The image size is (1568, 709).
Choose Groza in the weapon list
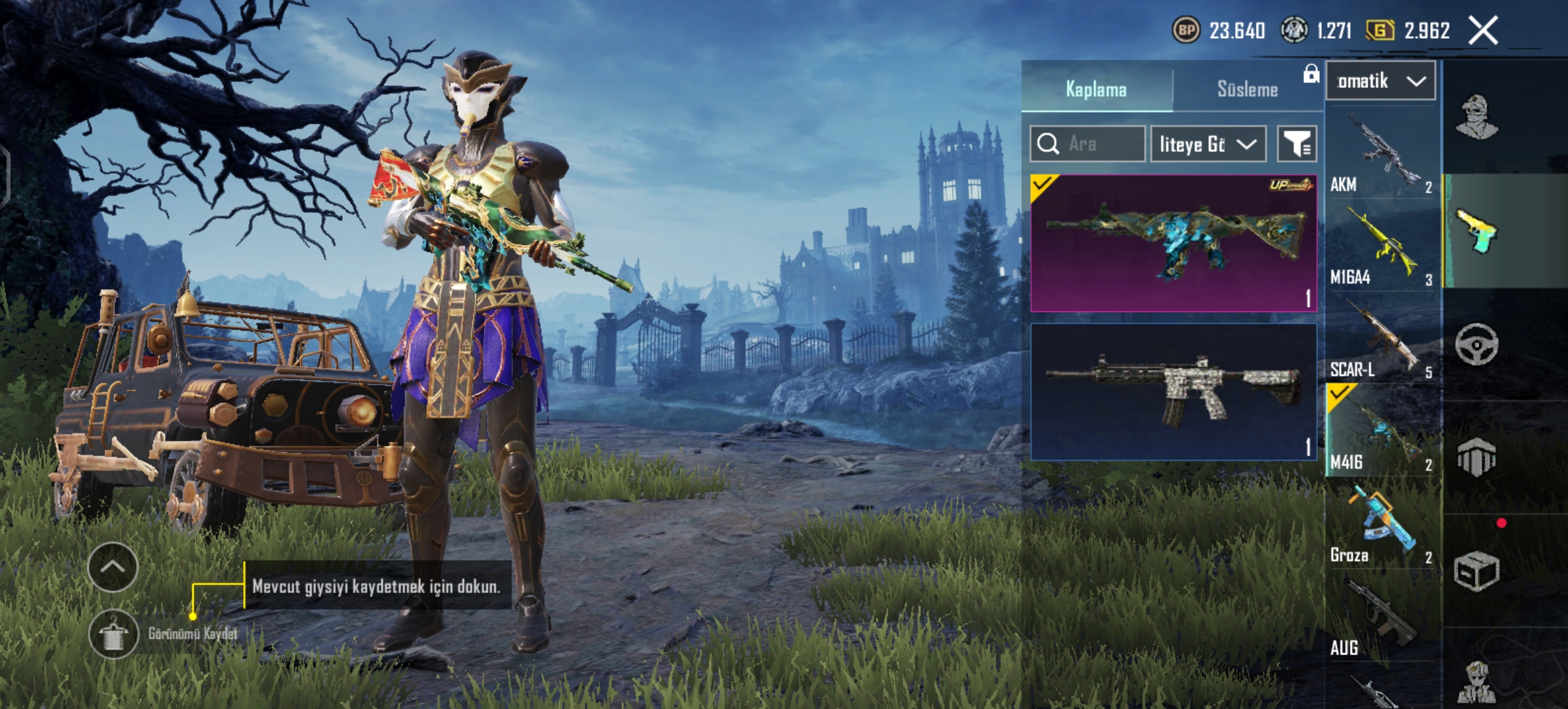(x=1380, y=526)
